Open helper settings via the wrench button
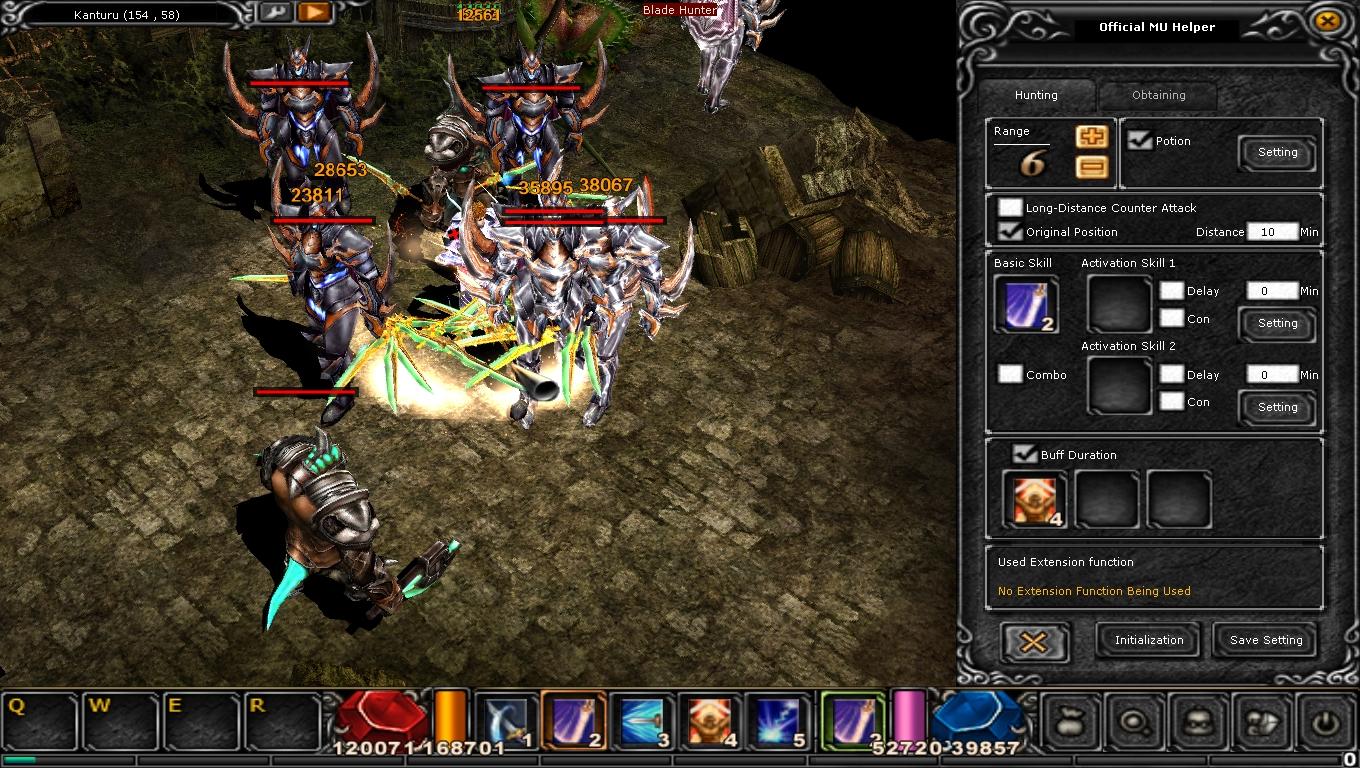Viewport: 1360px width, 768px height. (275, 13)
